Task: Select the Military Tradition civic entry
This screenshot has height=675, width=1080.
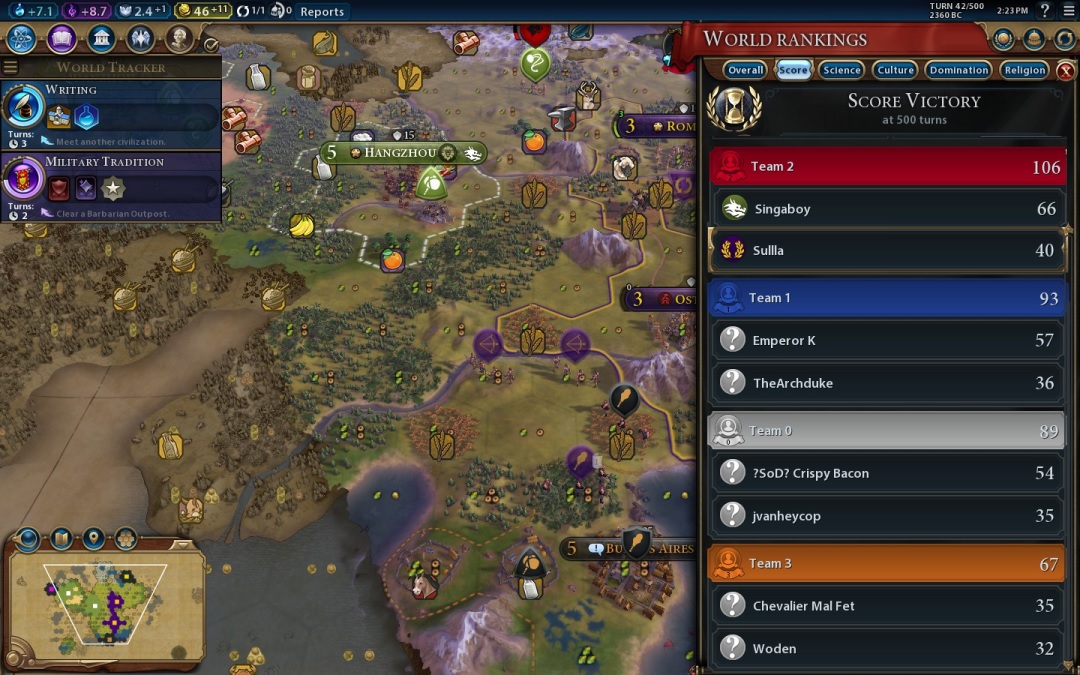Action: point(111,185)
